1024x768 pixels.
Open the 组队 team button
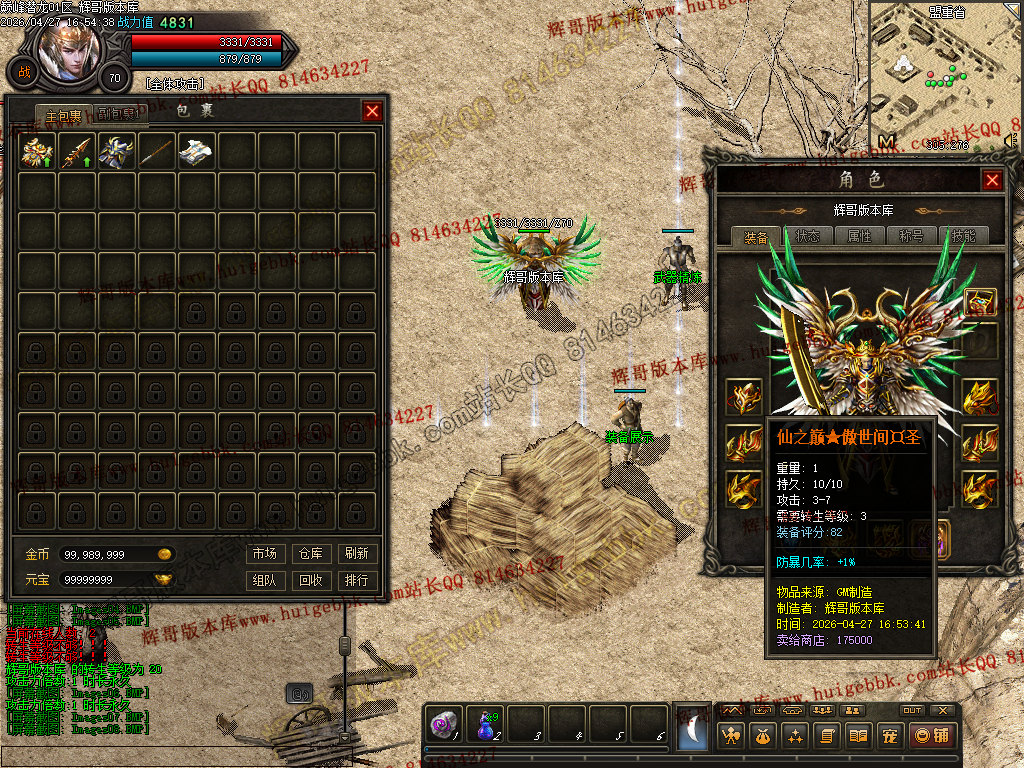pos(264,580)
